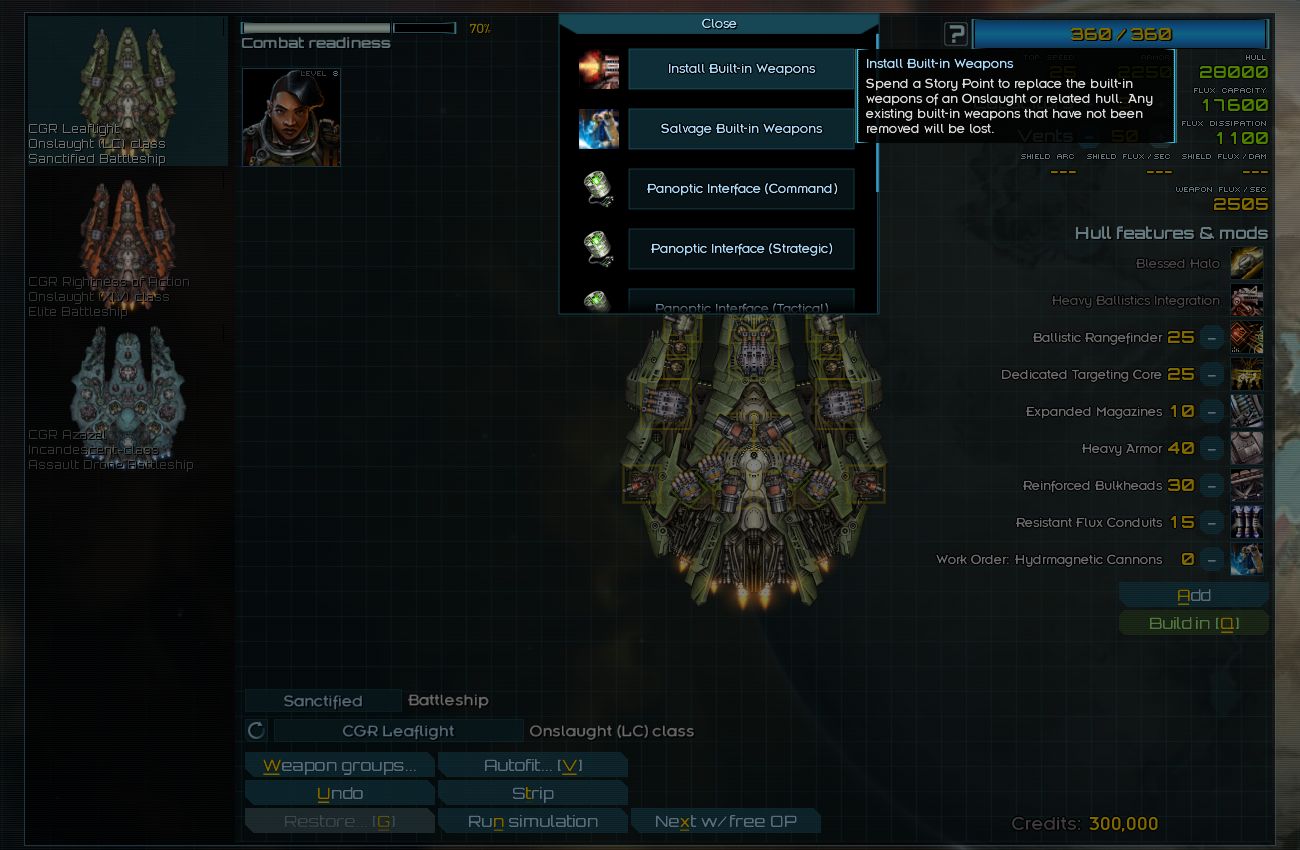Select the CGR Leaflight Onslaught ship
Image resolution: width=1300 pixels, height=850 pixels.
point(128,92)
